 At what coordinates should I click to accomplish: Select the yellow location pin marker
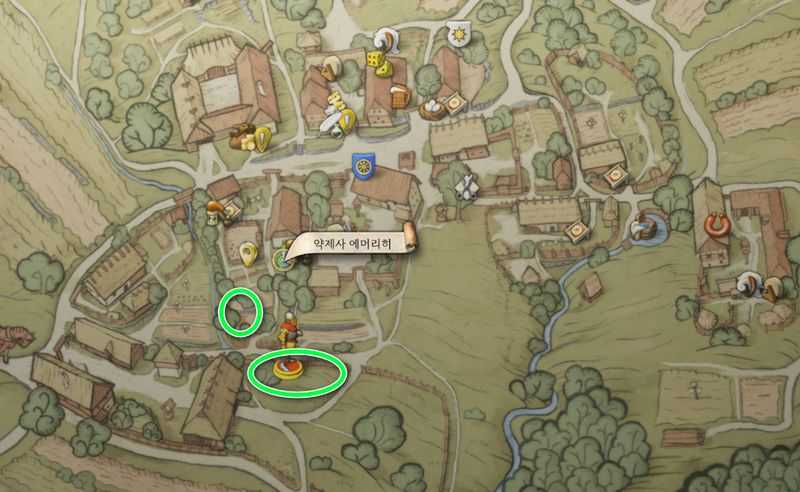tap(247, 251)
